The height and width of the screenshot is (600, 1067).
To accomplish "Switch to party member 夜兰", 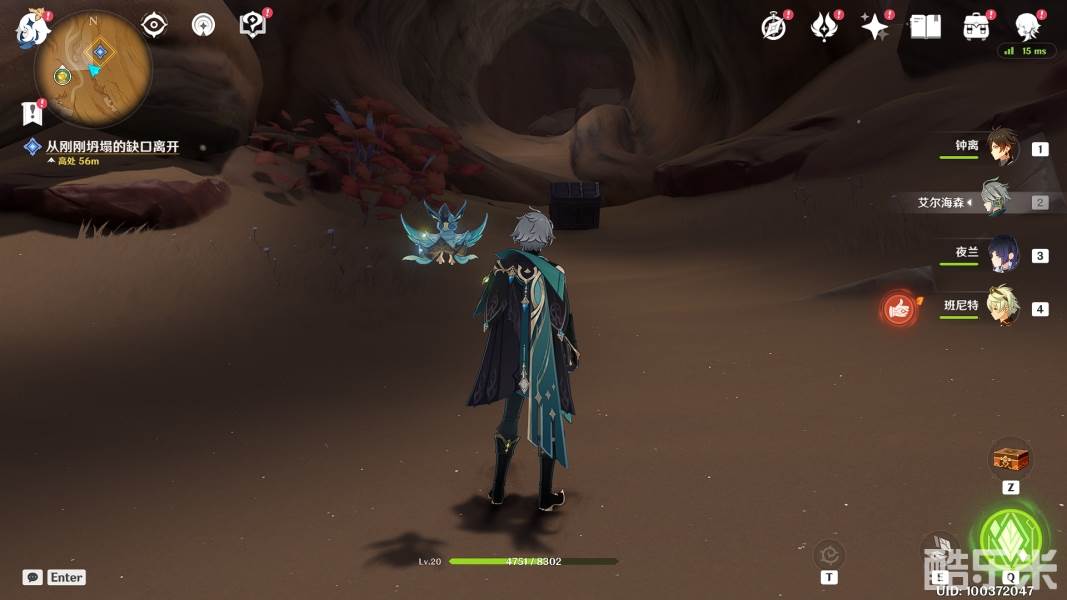I will 1001,254.
